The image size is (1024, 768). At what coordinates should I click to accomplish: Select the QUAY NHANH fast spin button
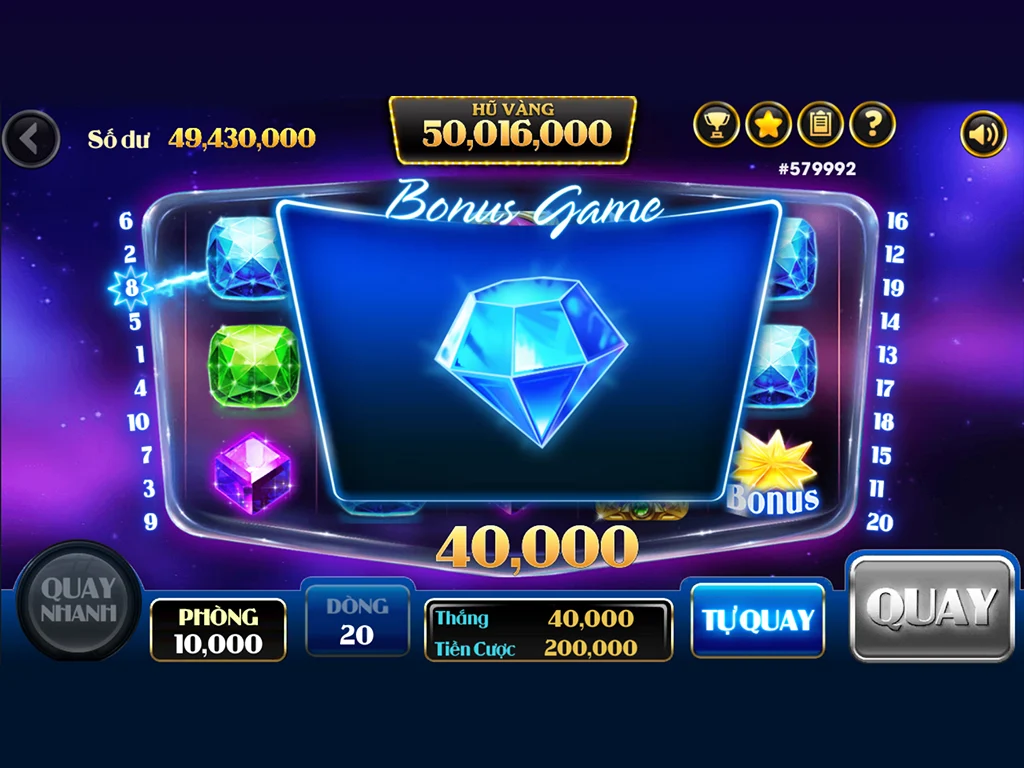pyautogui.click(x=79, y=600)
